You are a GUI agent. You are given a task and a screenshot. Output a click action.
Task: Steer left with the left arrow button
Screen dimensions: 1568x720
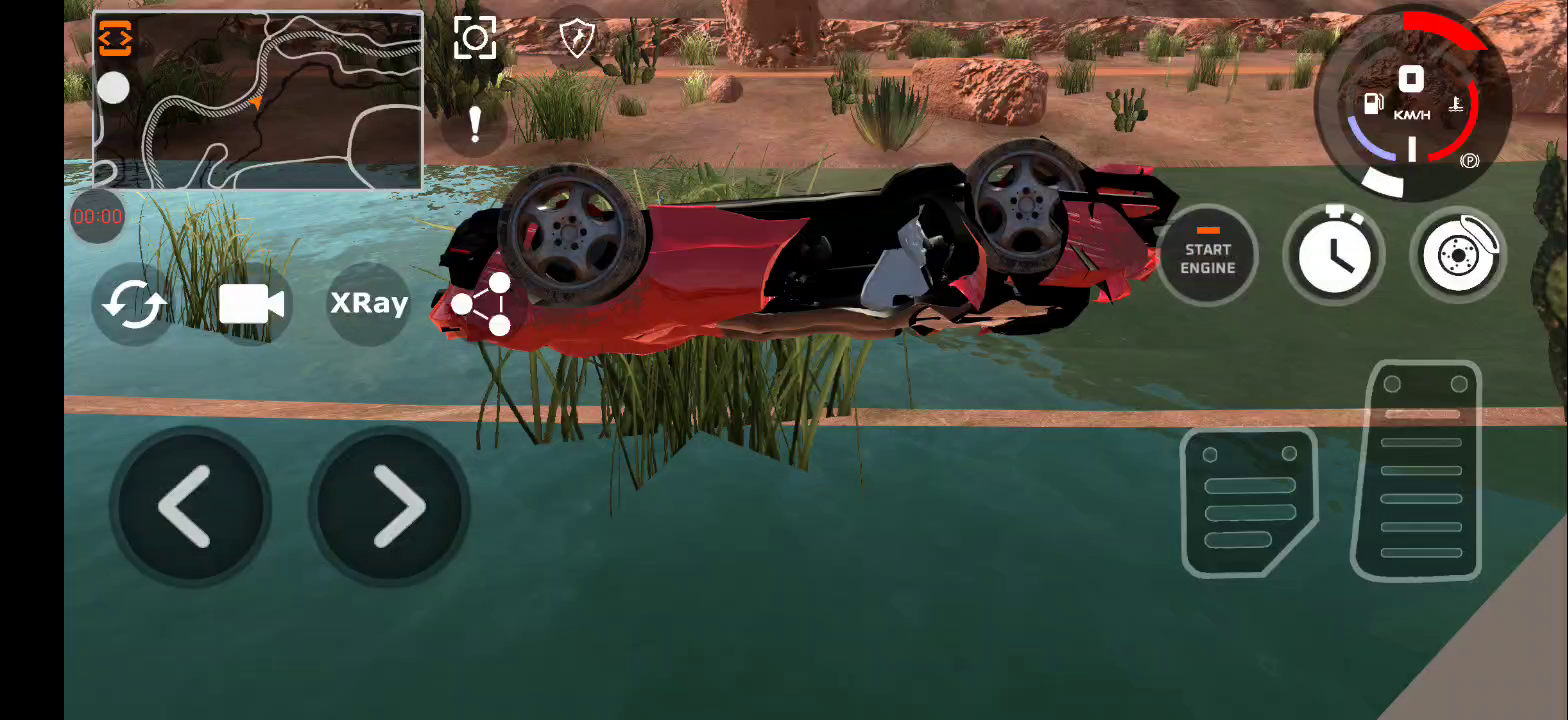[x=188, y=507]
